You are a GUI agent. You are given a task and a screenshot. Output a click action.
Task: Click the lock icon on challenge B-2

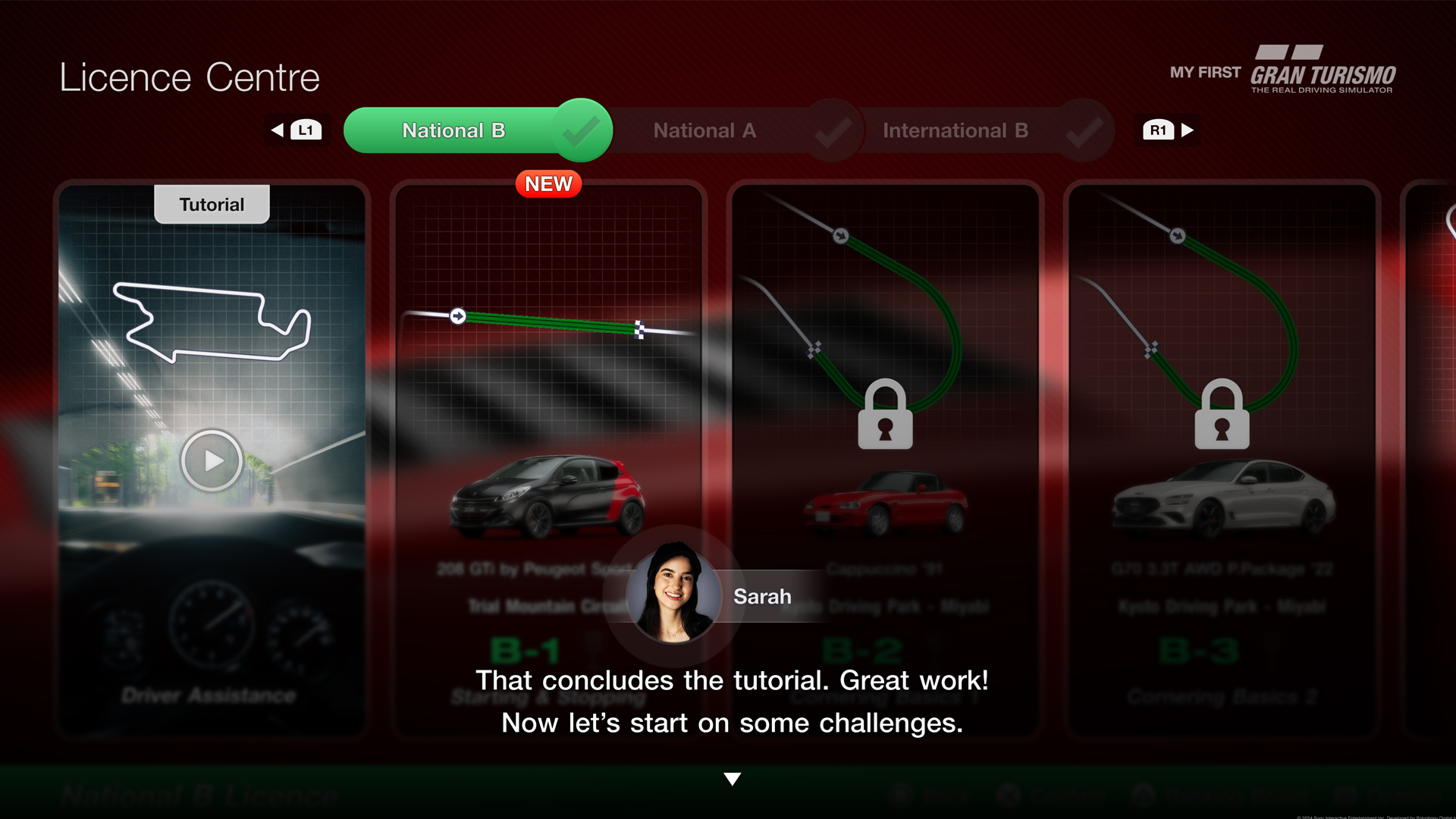pos(884,414)
